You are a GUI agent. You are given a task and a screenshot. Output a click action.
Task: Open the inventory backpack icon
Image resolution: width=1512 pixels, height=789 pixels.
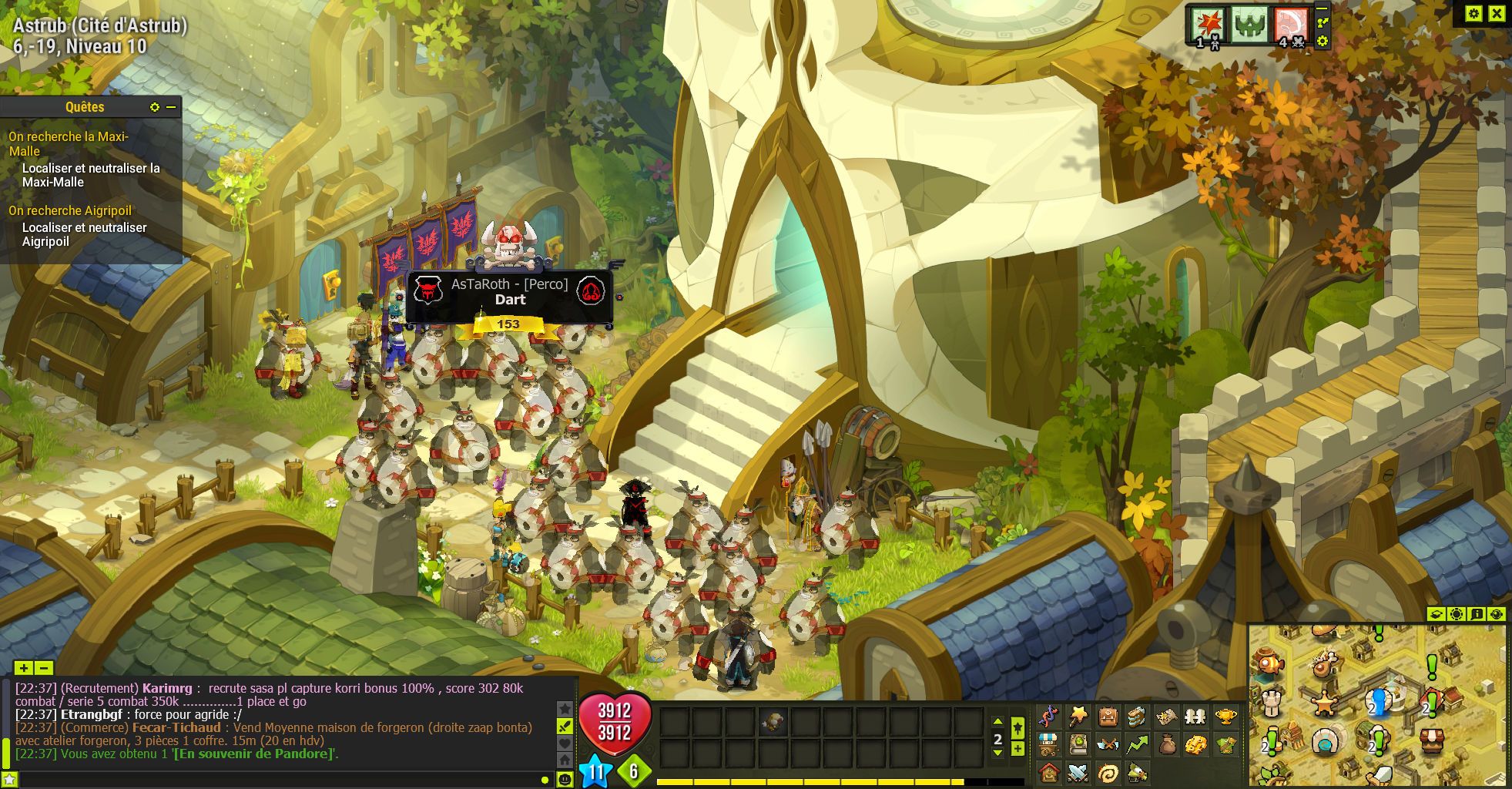click(1108, 717)
